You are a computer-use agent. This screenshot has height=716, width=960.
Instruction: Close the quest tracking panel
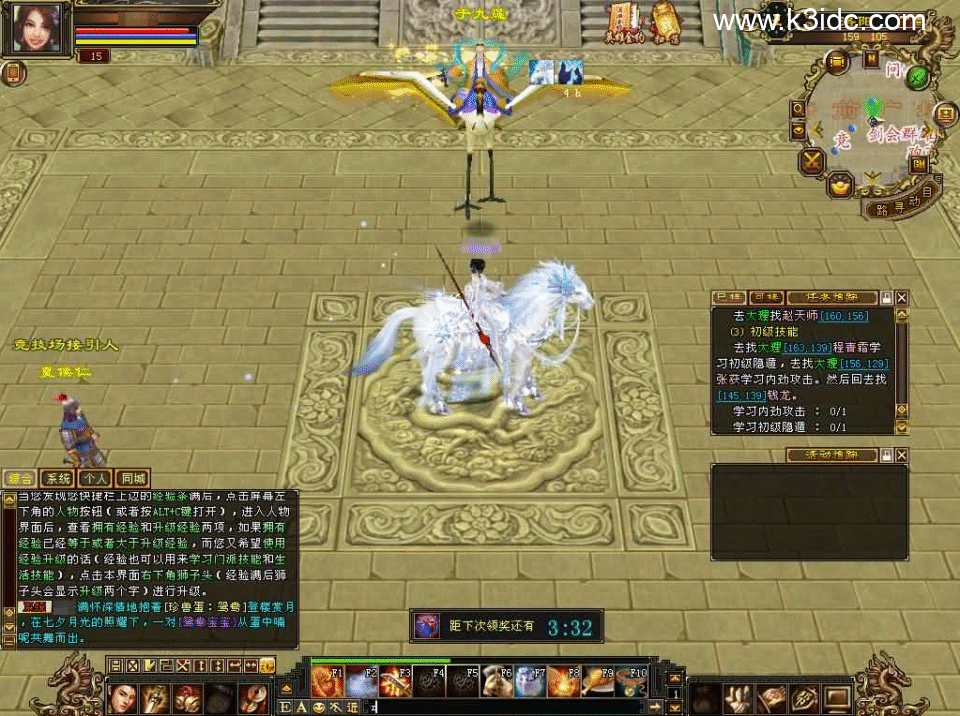click(902, 297)
